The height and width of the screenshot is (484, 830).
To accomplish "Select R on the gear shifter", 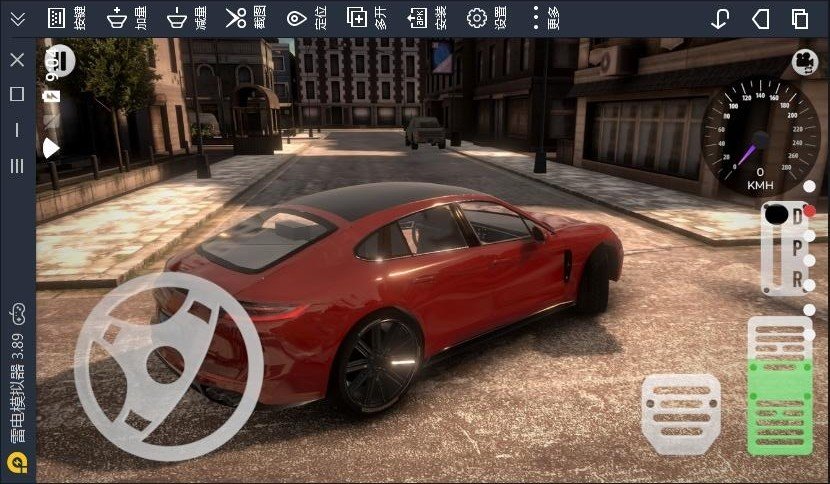I will tap(797, 279).
